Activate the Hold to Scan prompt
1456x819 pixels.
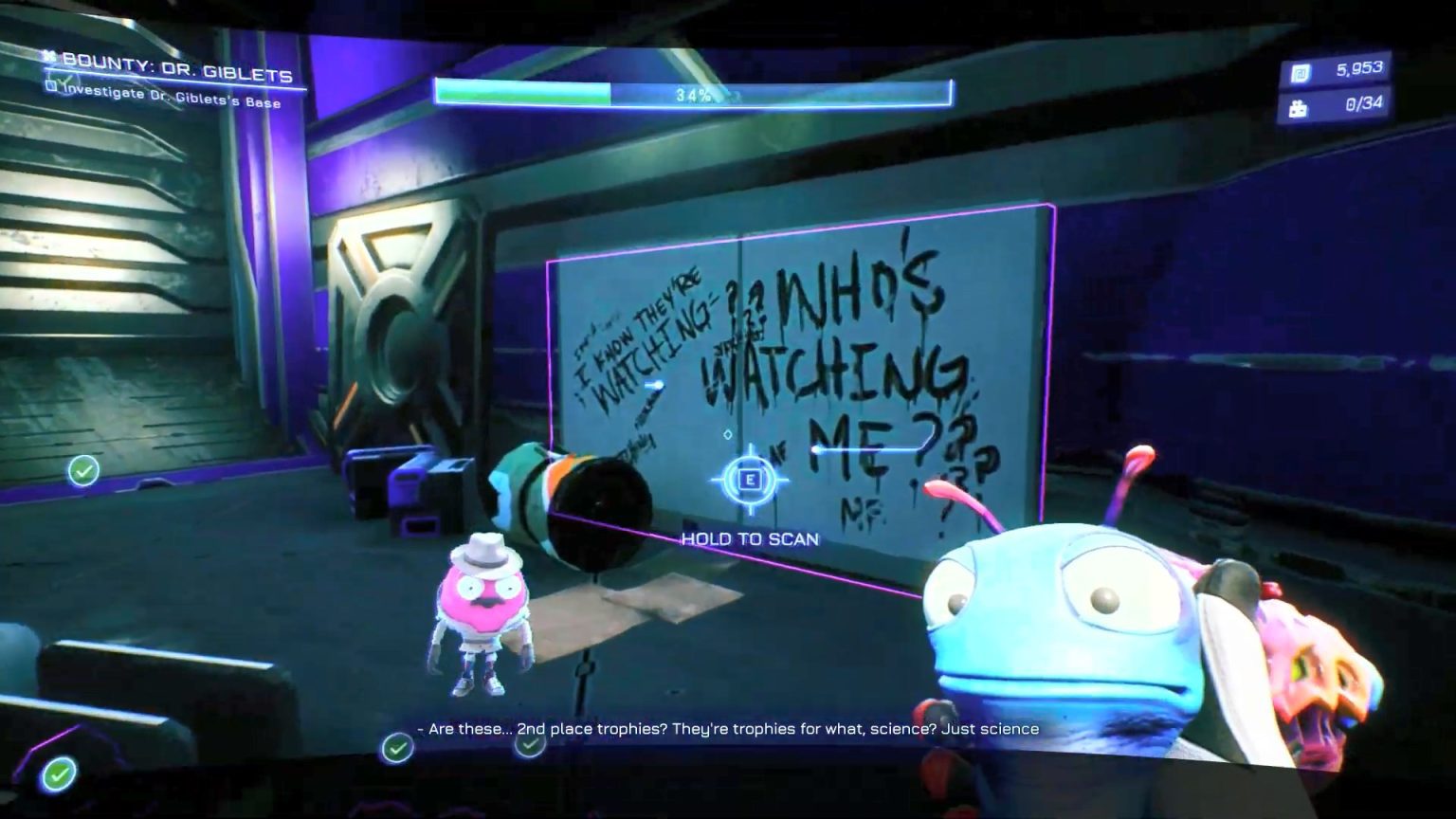749,482
